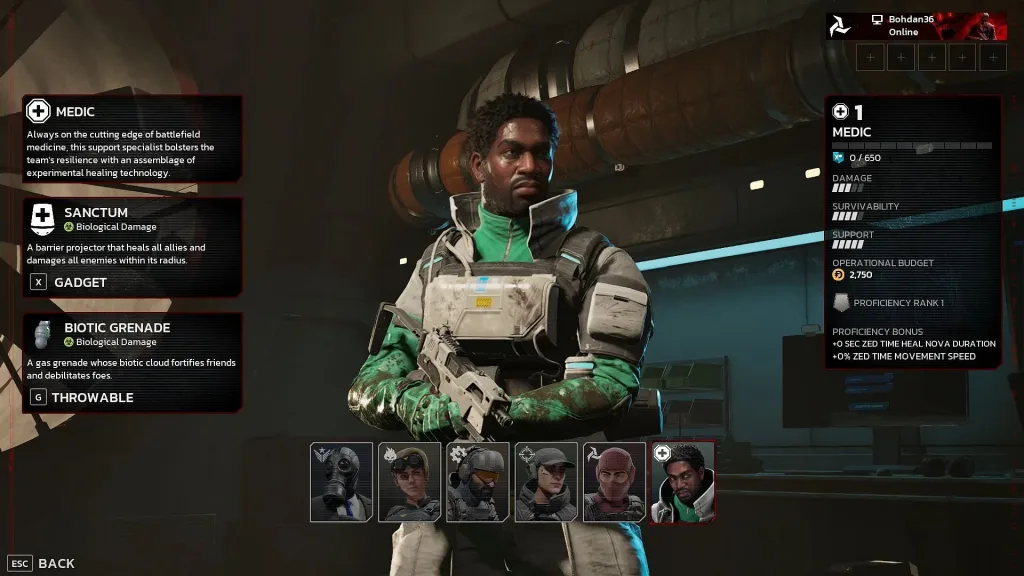Click the Medic level stats panel
The width and height of the screenshot is (1024, 576).
pos(912,232)
